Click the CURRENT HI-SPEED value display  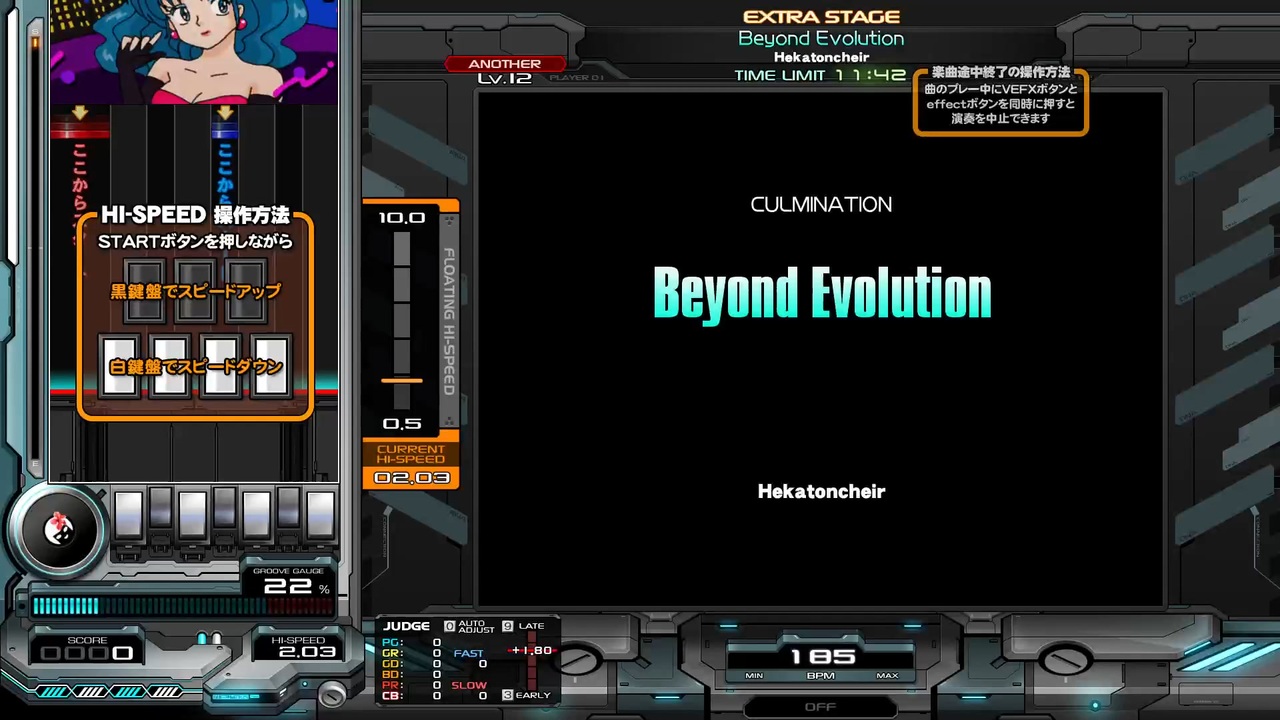pyautogui.click(x=411, y=478)
